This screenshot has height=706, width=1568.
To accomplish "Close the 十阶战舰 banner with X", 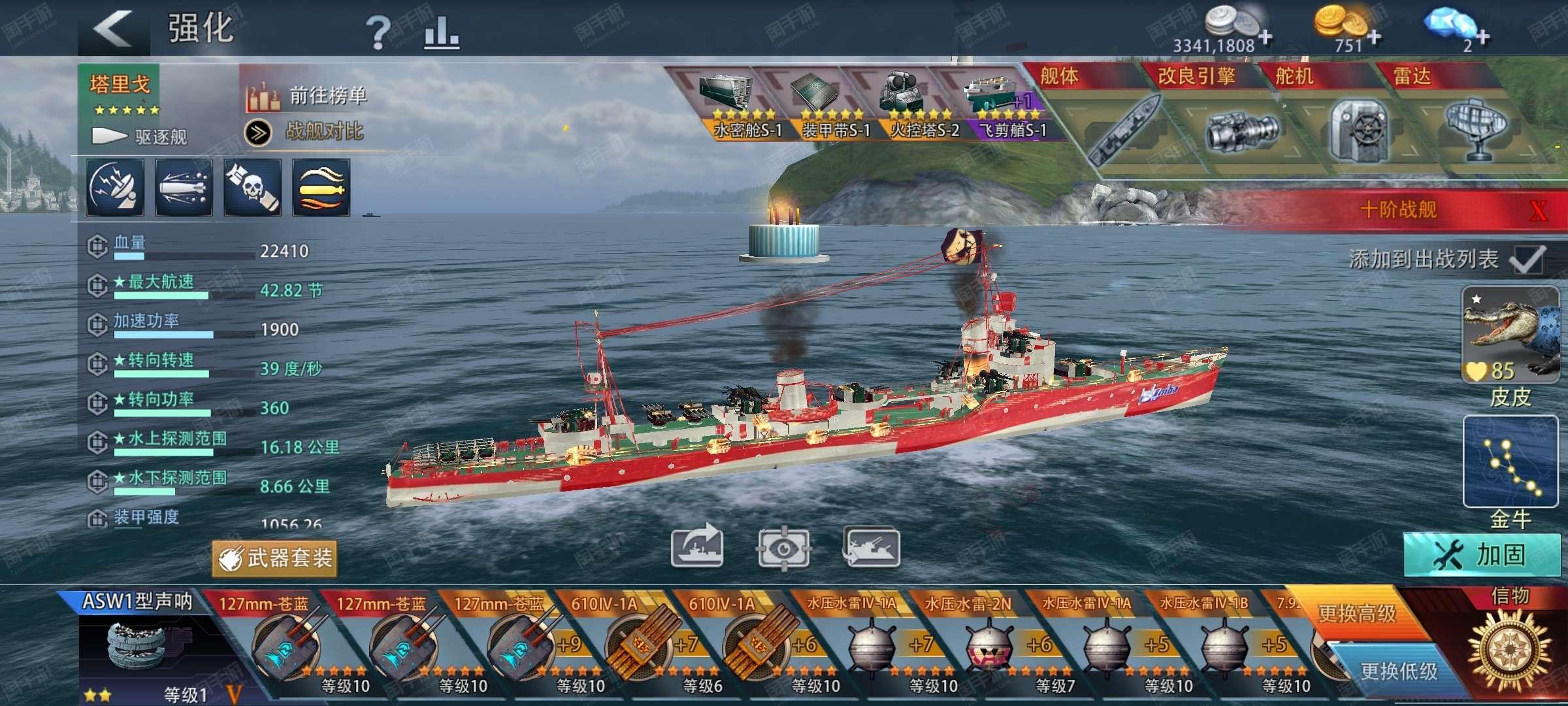I will pos(1539,210).
